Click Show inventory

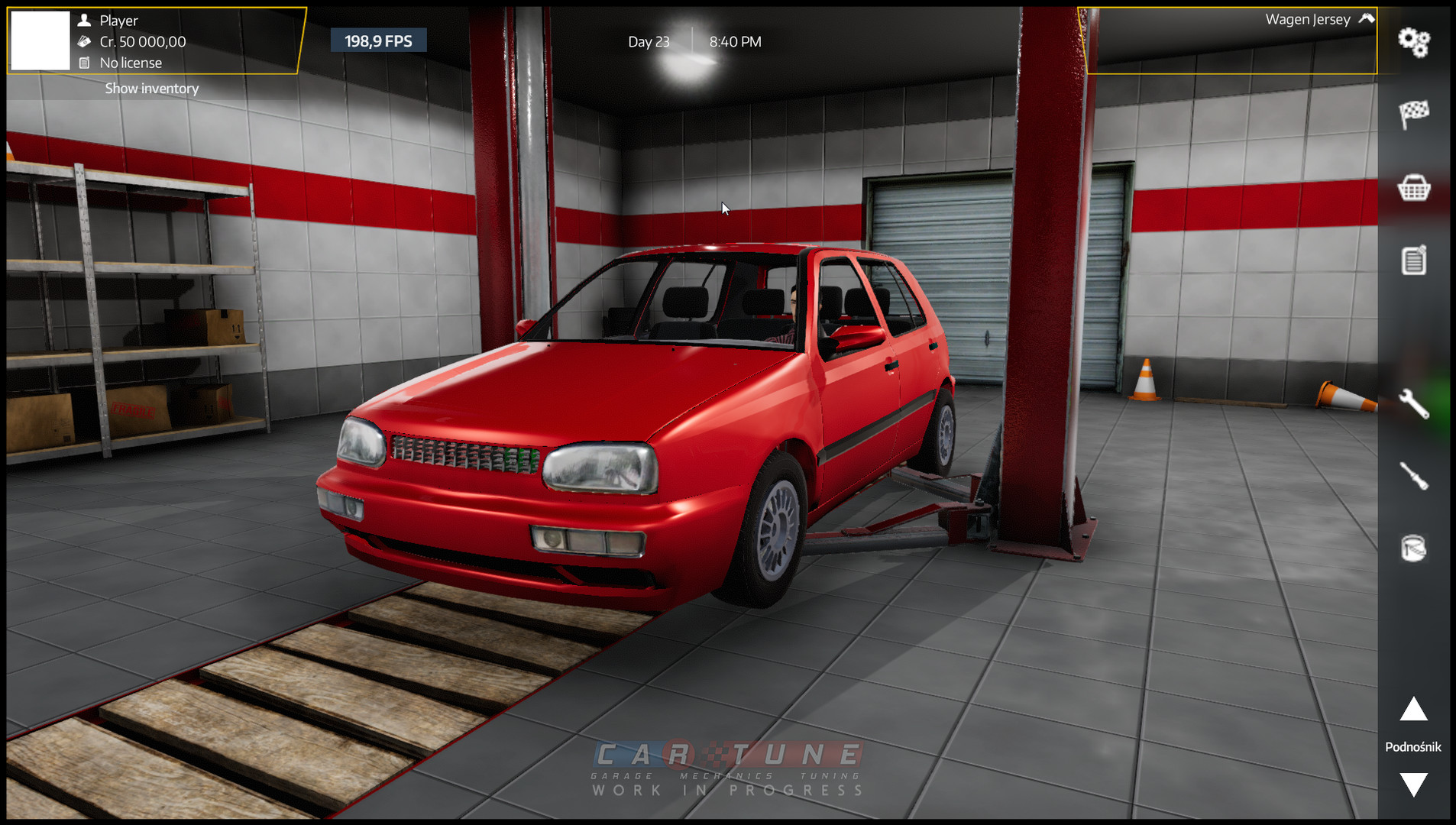coord(151,88)
